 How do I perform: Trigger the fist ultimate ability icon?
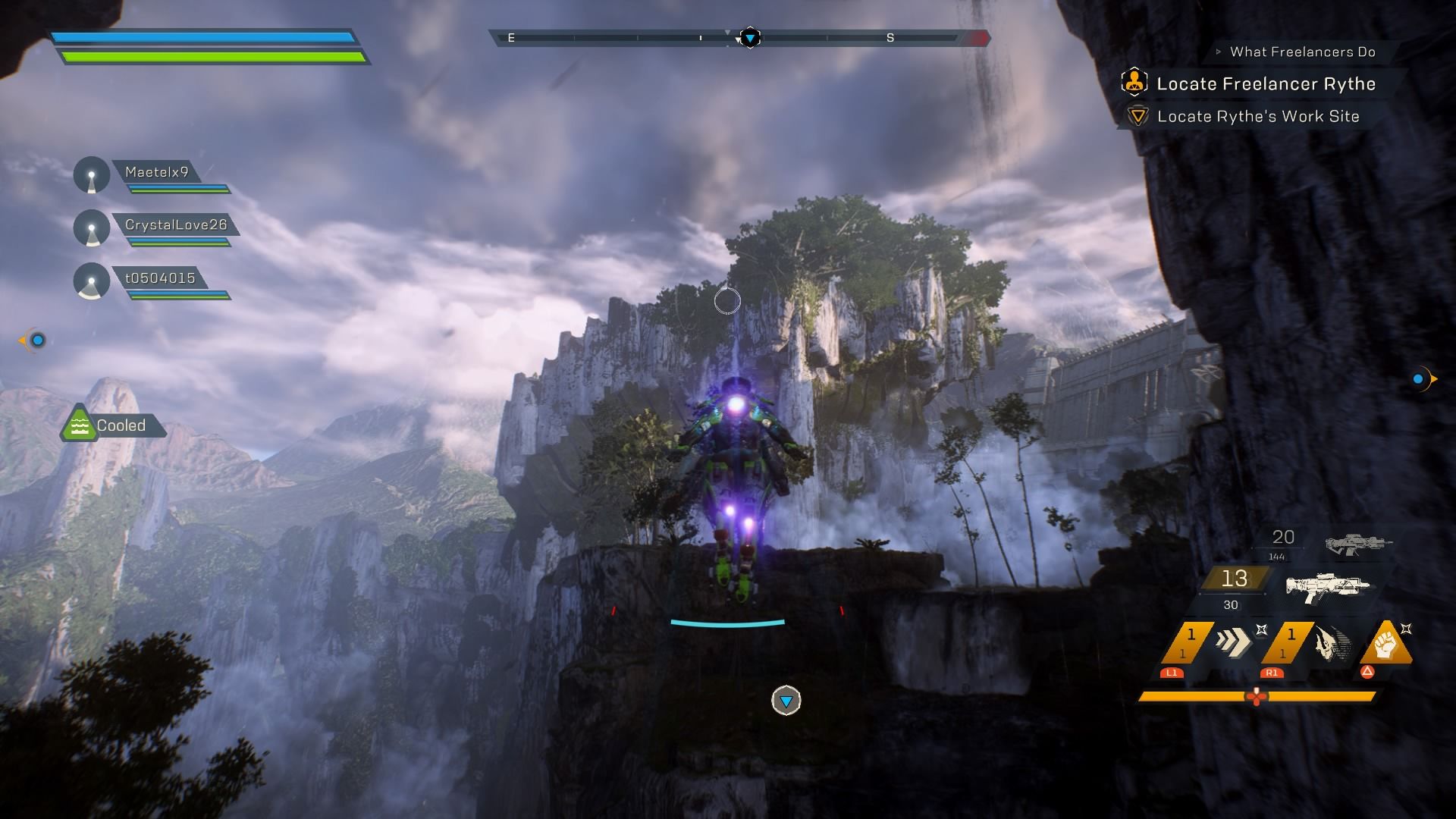(1386, 642)
